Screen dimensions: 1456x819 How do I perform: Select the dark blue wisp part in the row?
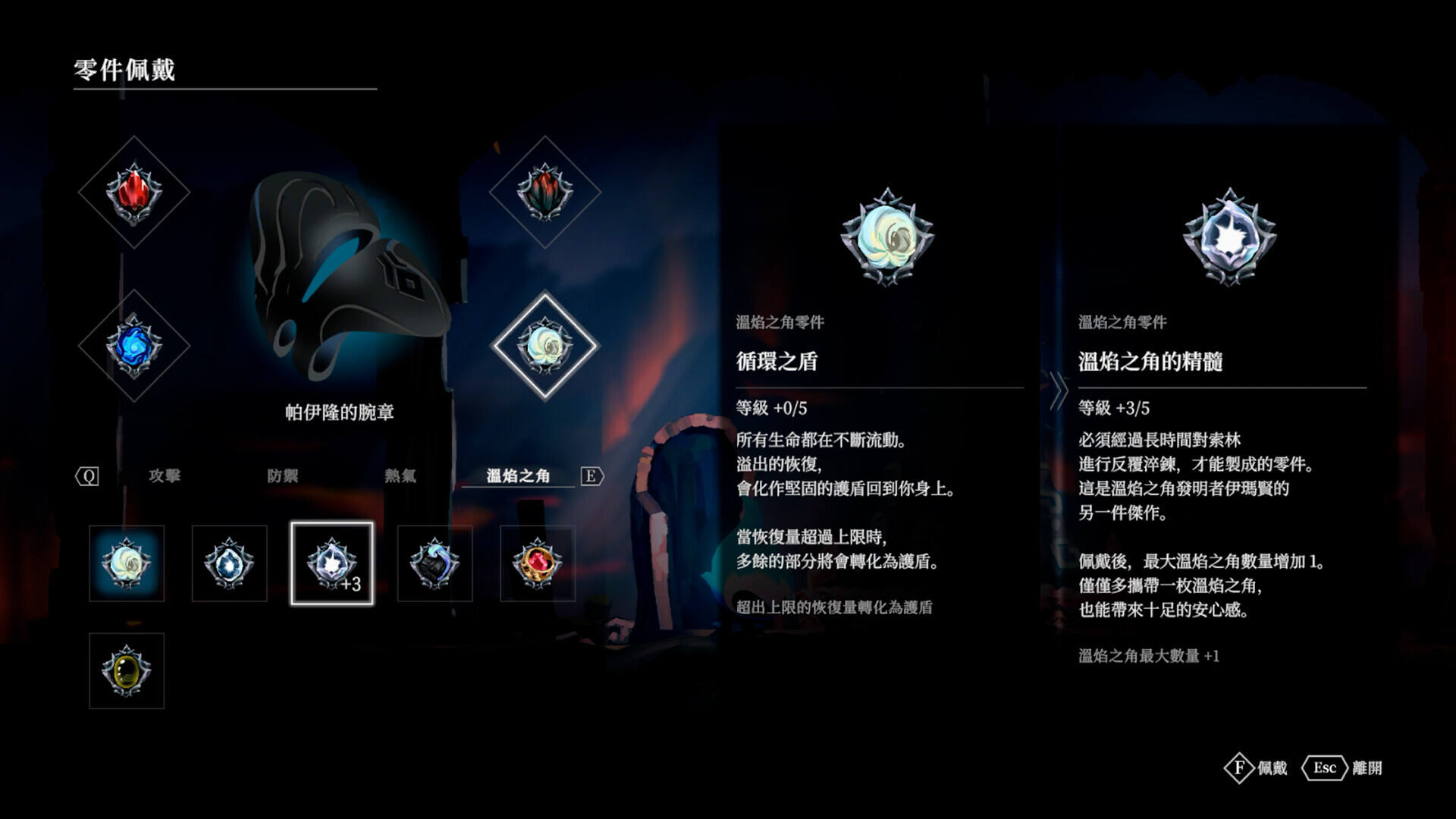(434, 563)
